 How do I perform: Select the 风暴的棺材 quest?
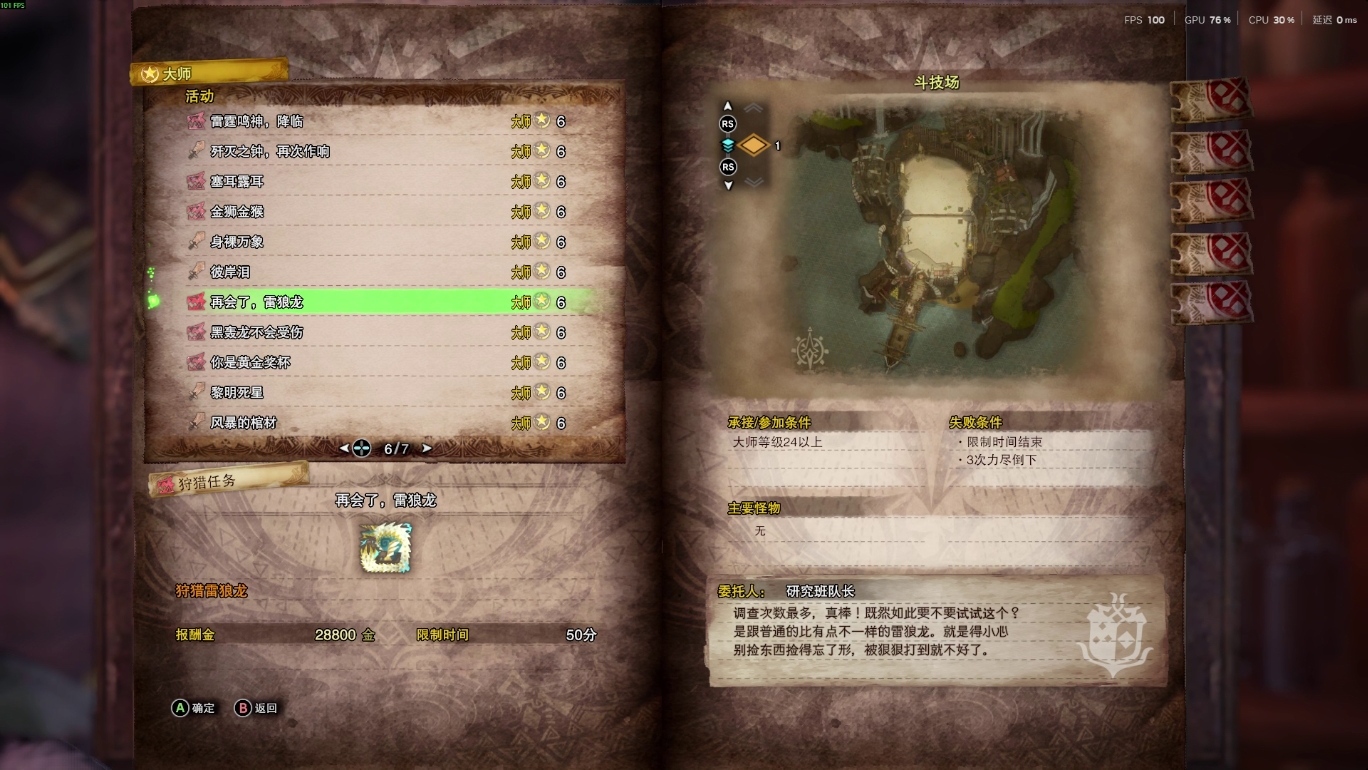pyautogui.click(x=243, y=422)
